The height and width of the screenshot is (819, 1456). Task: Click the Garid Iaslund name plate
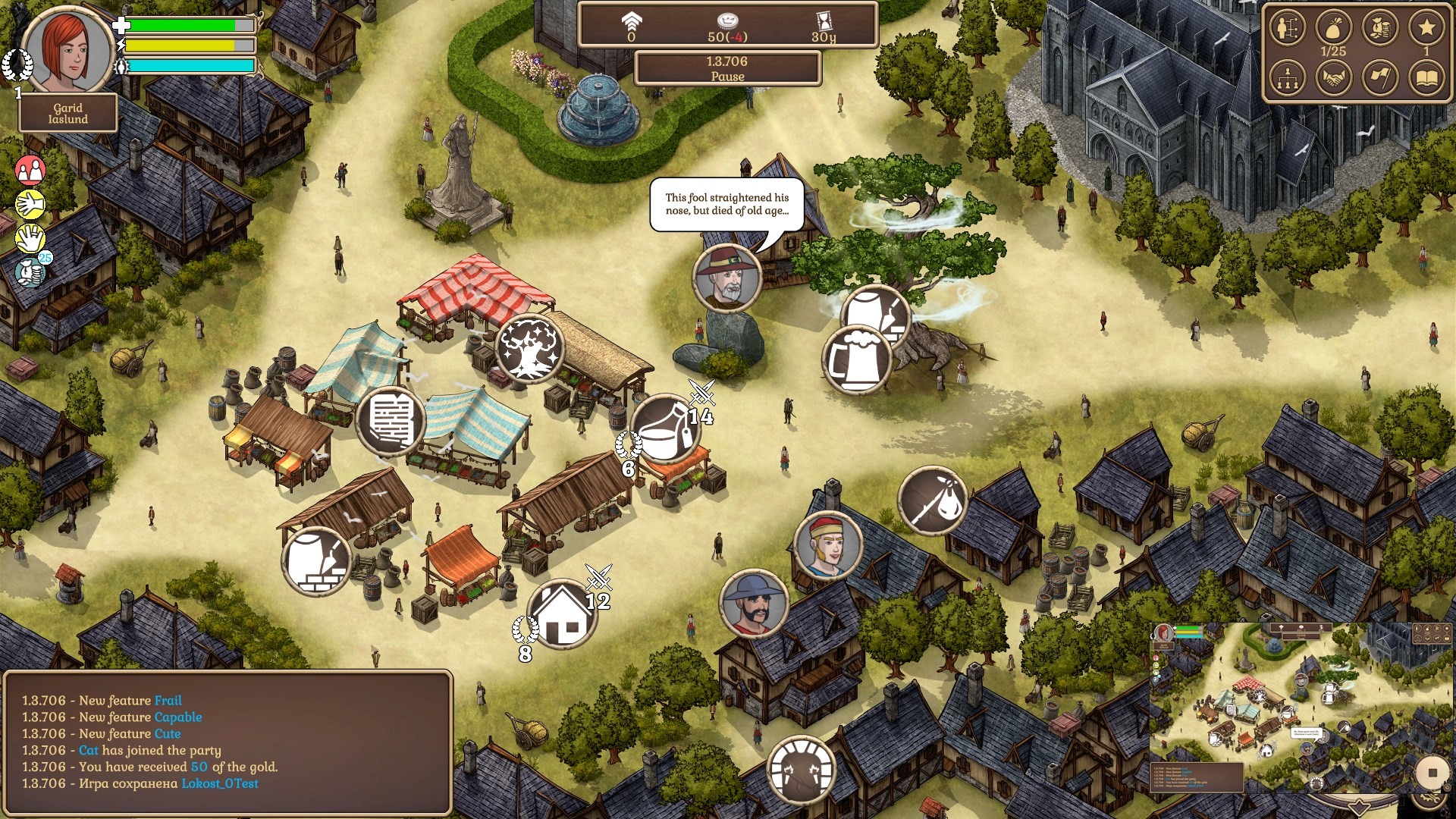pos(68,114)
